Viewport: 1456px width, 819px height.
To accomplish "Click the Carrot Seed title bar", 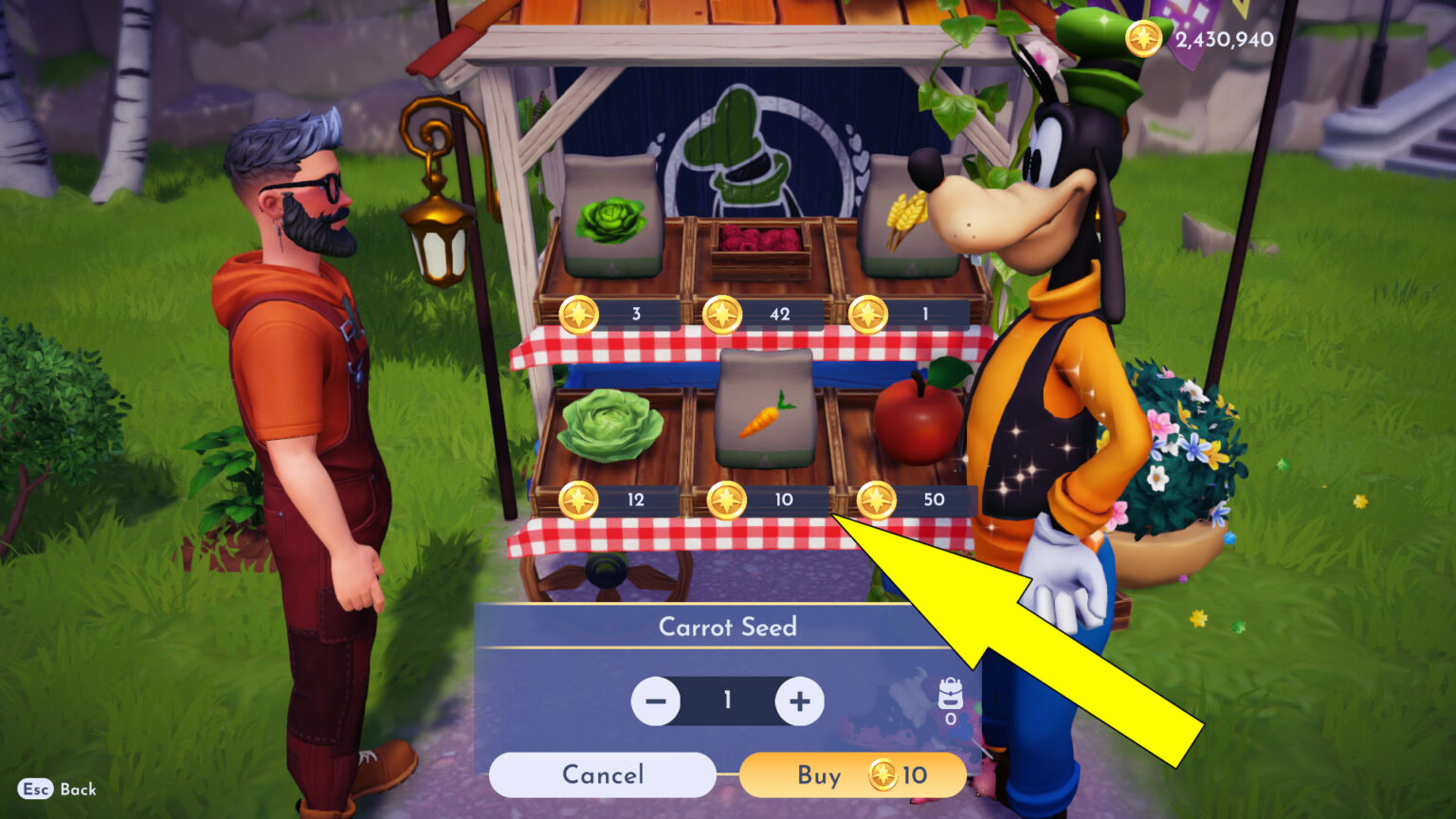I will pyautogui.click(x=728, y=626).
